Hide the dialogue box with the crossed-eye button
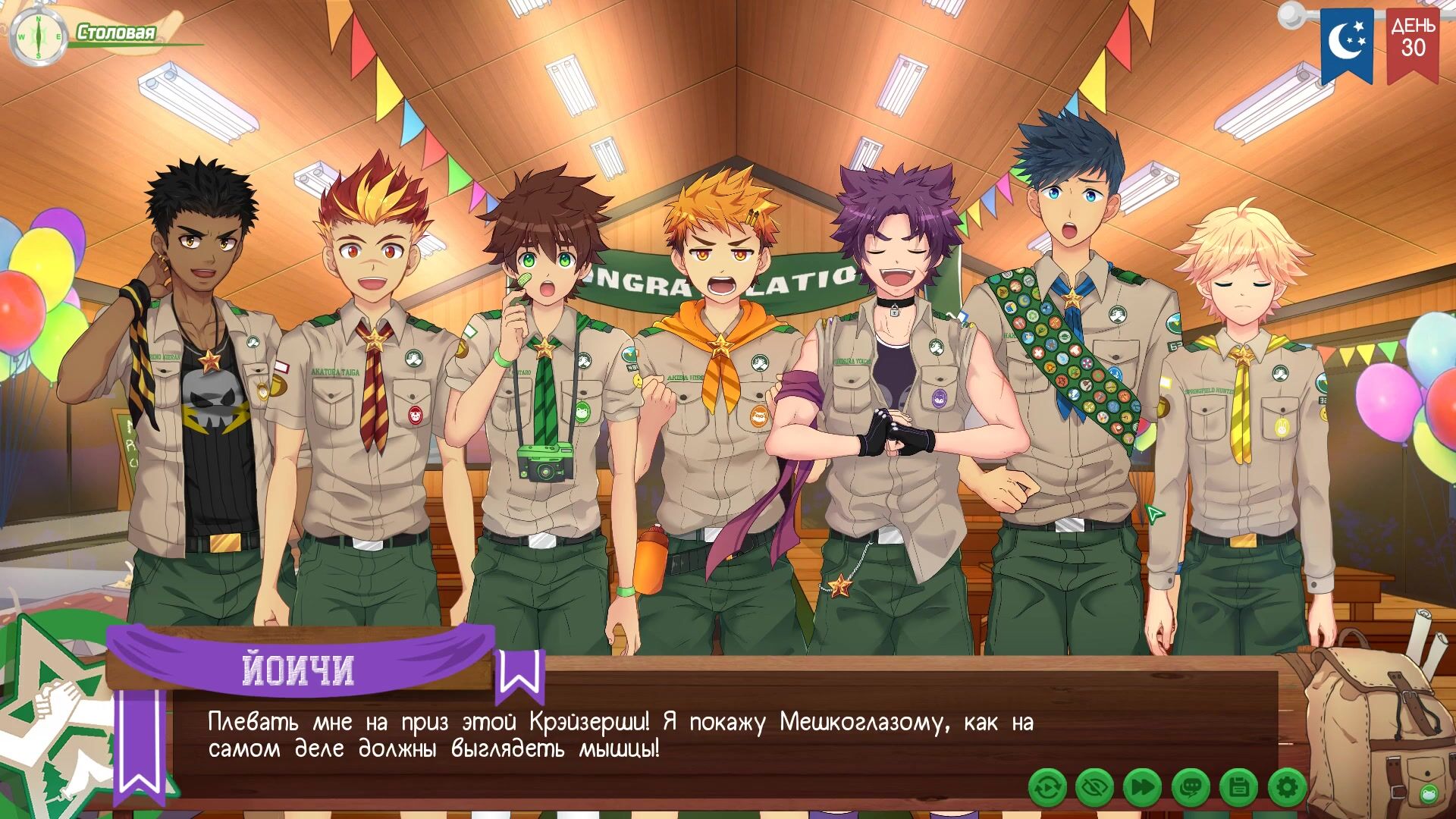The height and width of the screenshot is (819, 1456). [x=1094, y=788]
